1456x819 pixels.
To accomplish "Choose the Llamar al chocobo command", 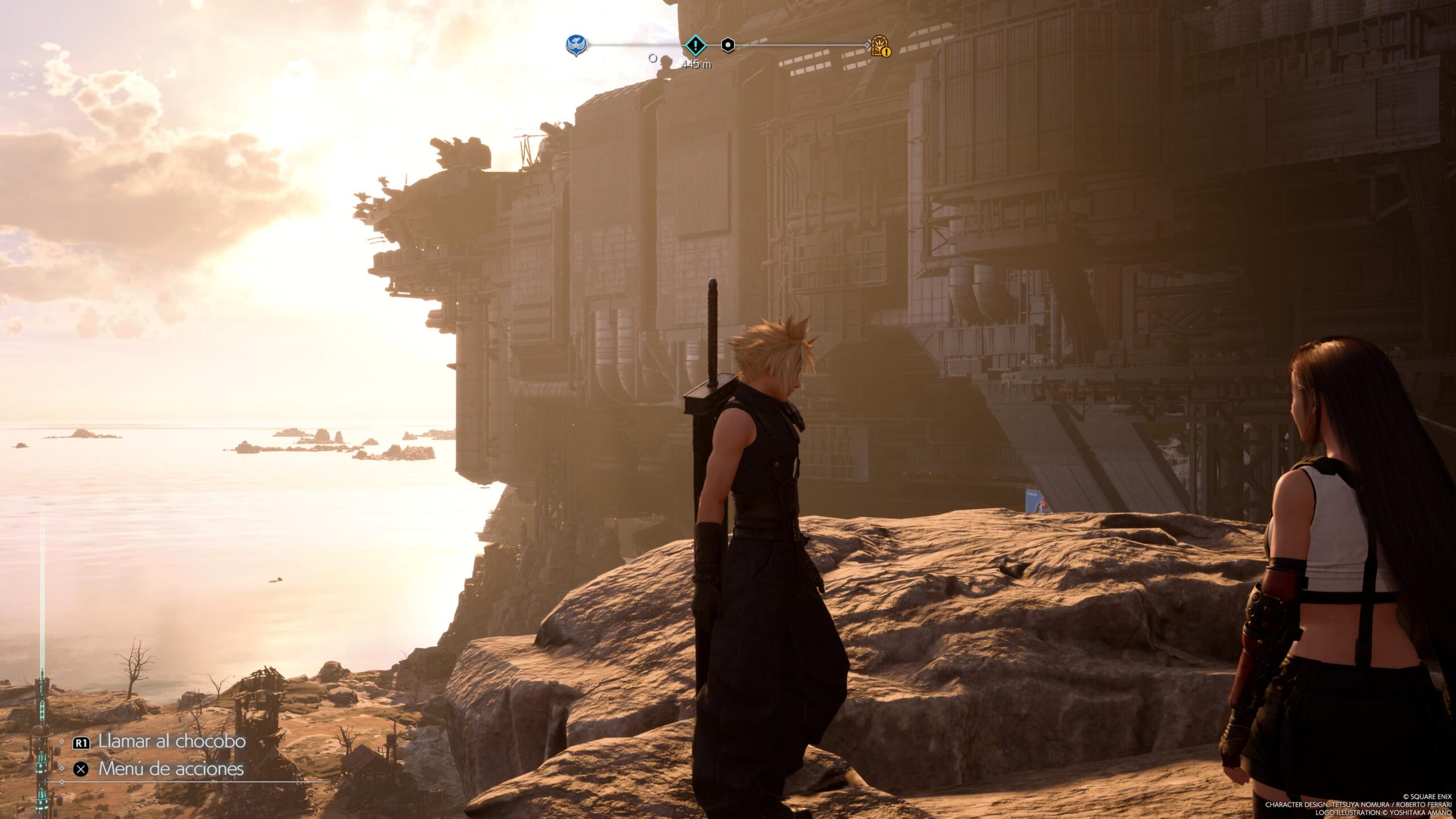I will (x=171, y=742).
